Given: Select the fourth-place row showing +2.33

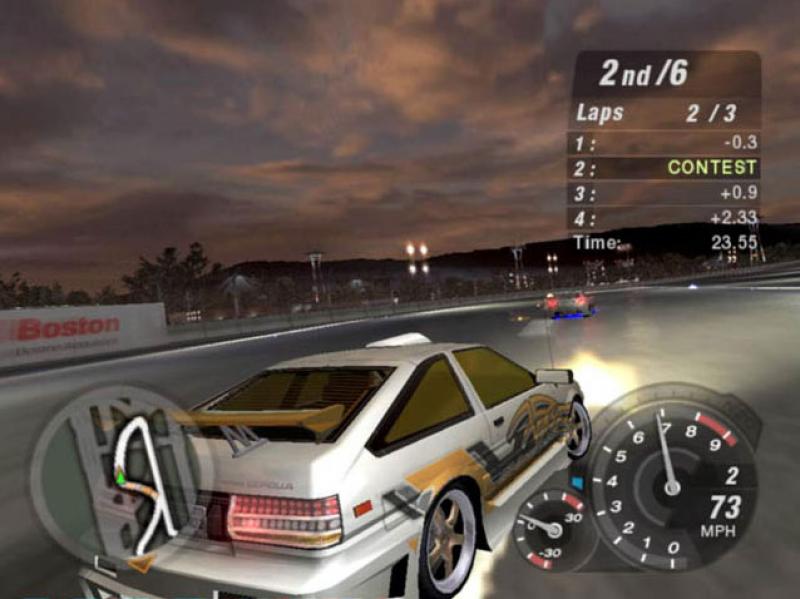Looking at the screenshot, I should (x=664, y=218).
